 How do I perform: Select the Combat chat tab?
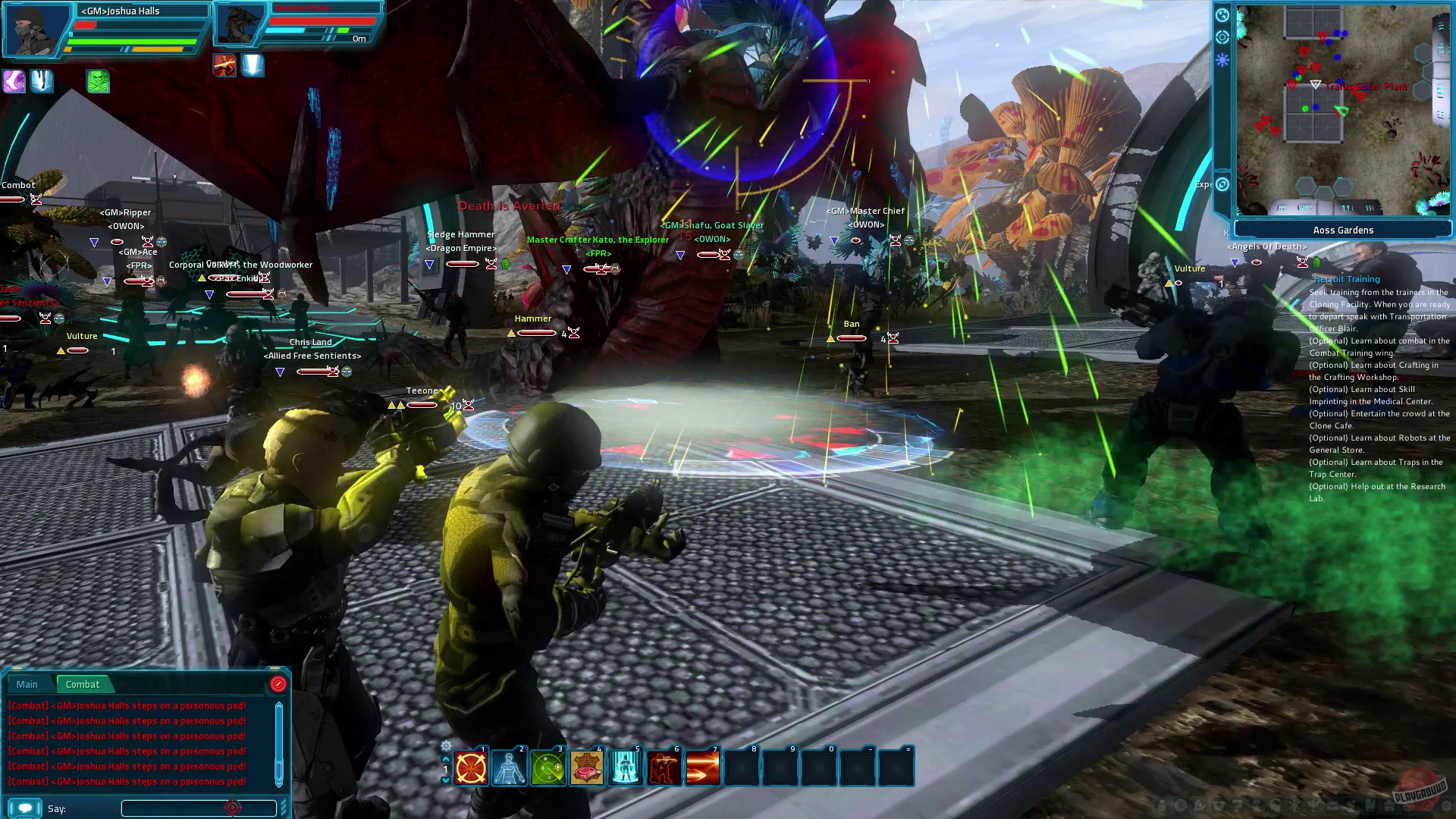click(x=83, y=685)
